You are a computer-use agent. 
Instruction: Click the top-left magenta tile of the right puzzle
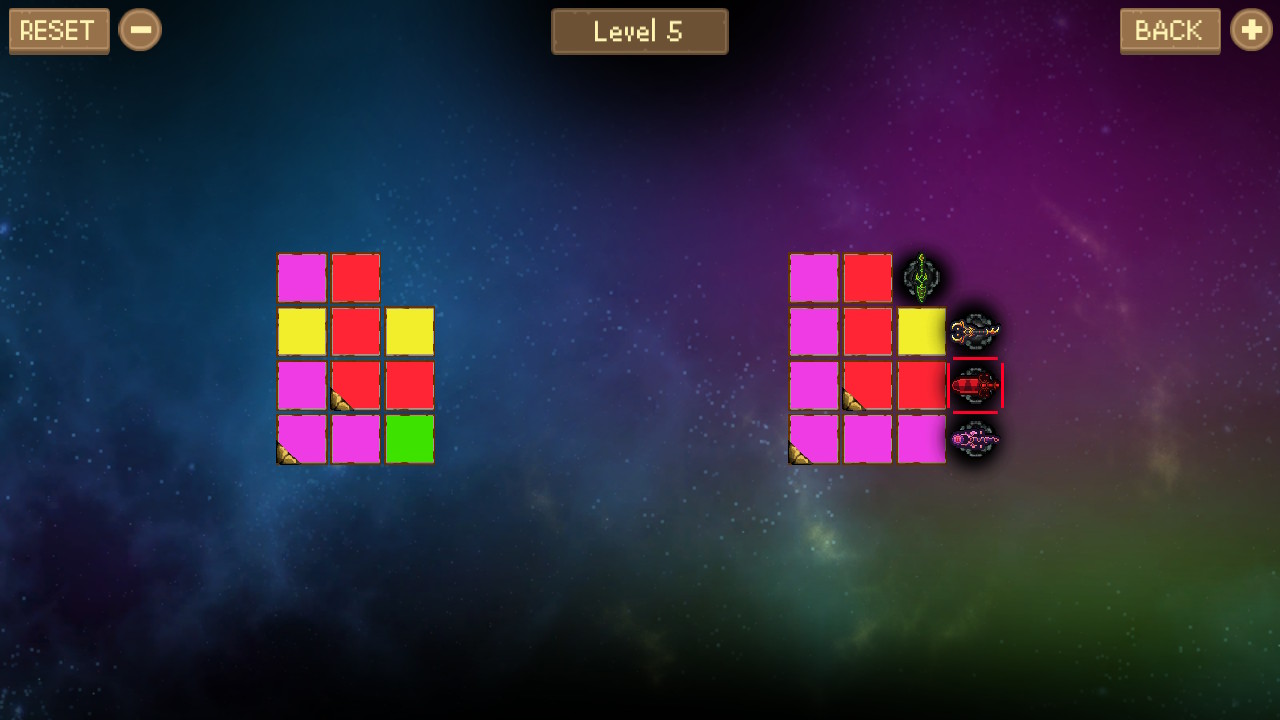pos(814,279)
